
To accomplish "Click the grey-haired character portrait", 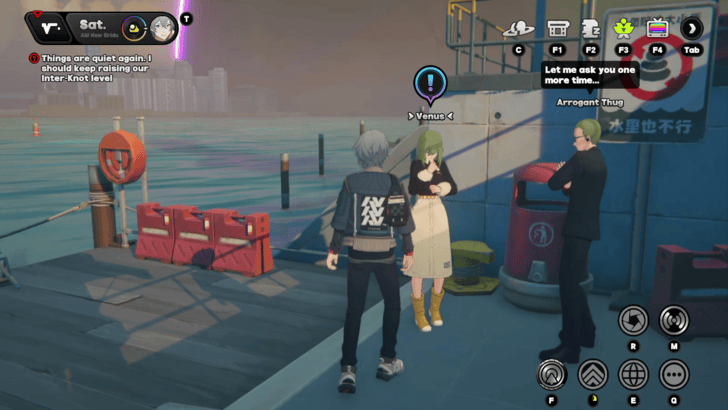I will [164, 28].
